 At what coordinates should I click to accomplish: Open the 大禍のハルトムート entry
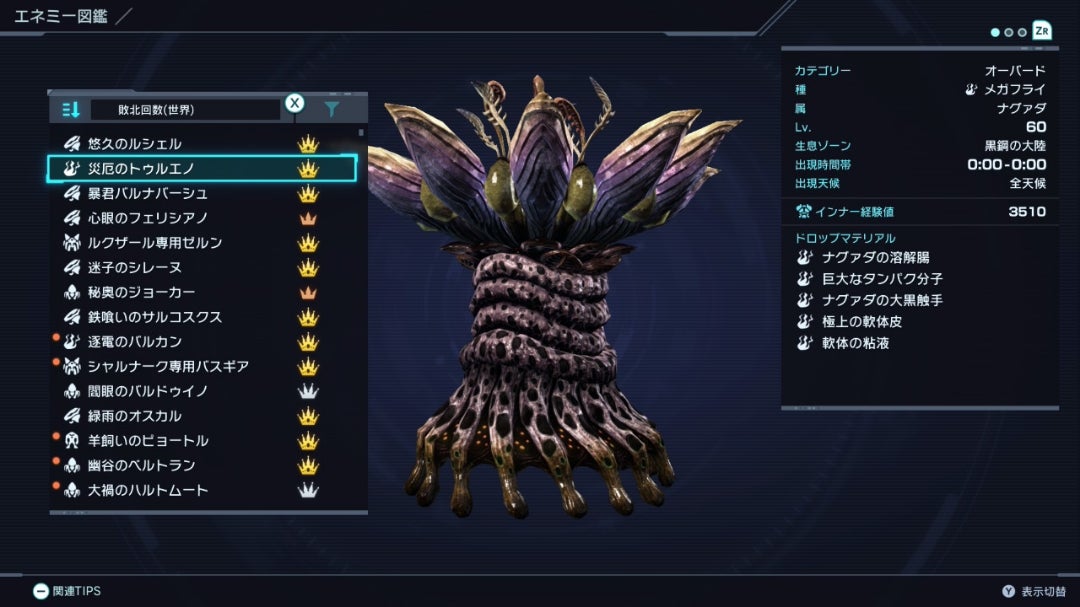pos(147,490)
